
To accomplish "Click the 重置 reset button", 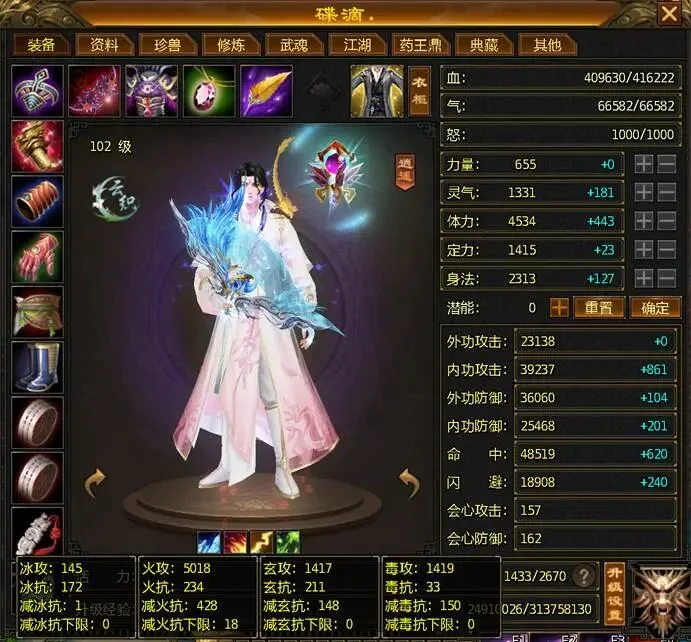I will pyautogui.click(x=599, y=308).
